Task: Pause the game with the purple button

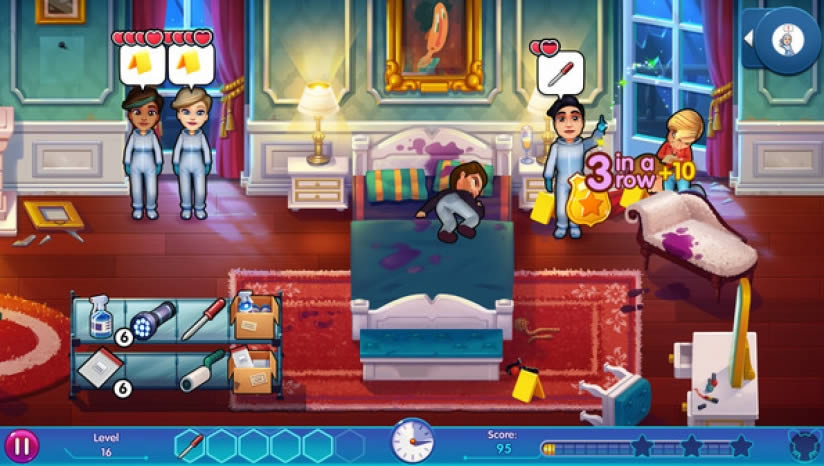Action: tap(23, 444)
